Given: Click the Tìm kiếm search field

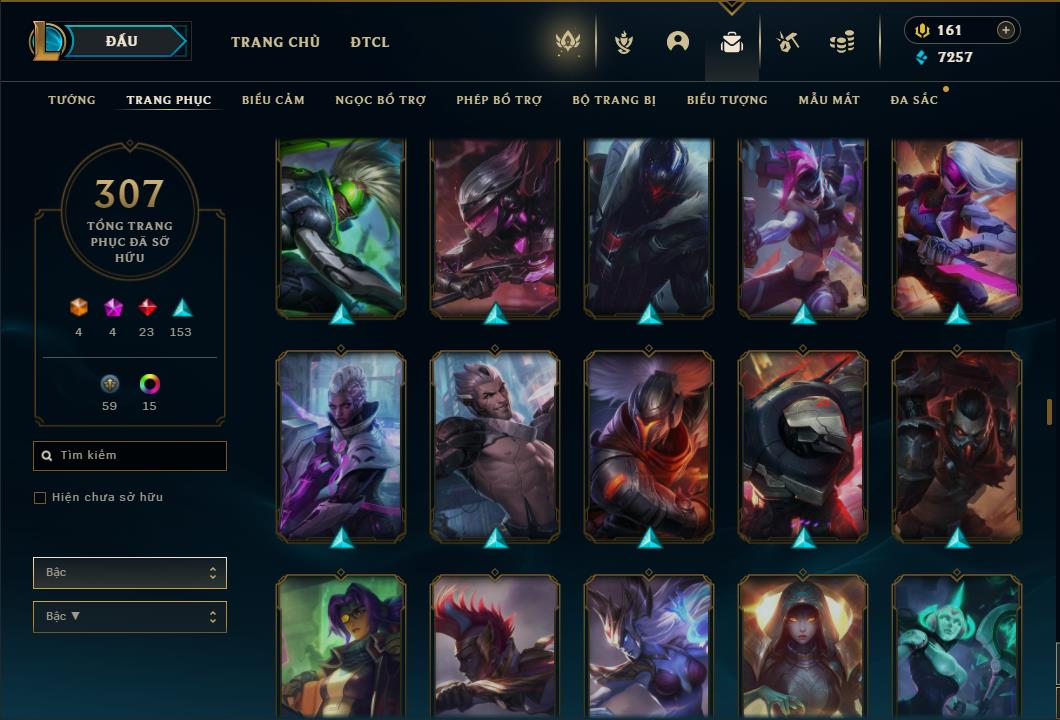Looking at the screenshot, I should tap(130, 456).
